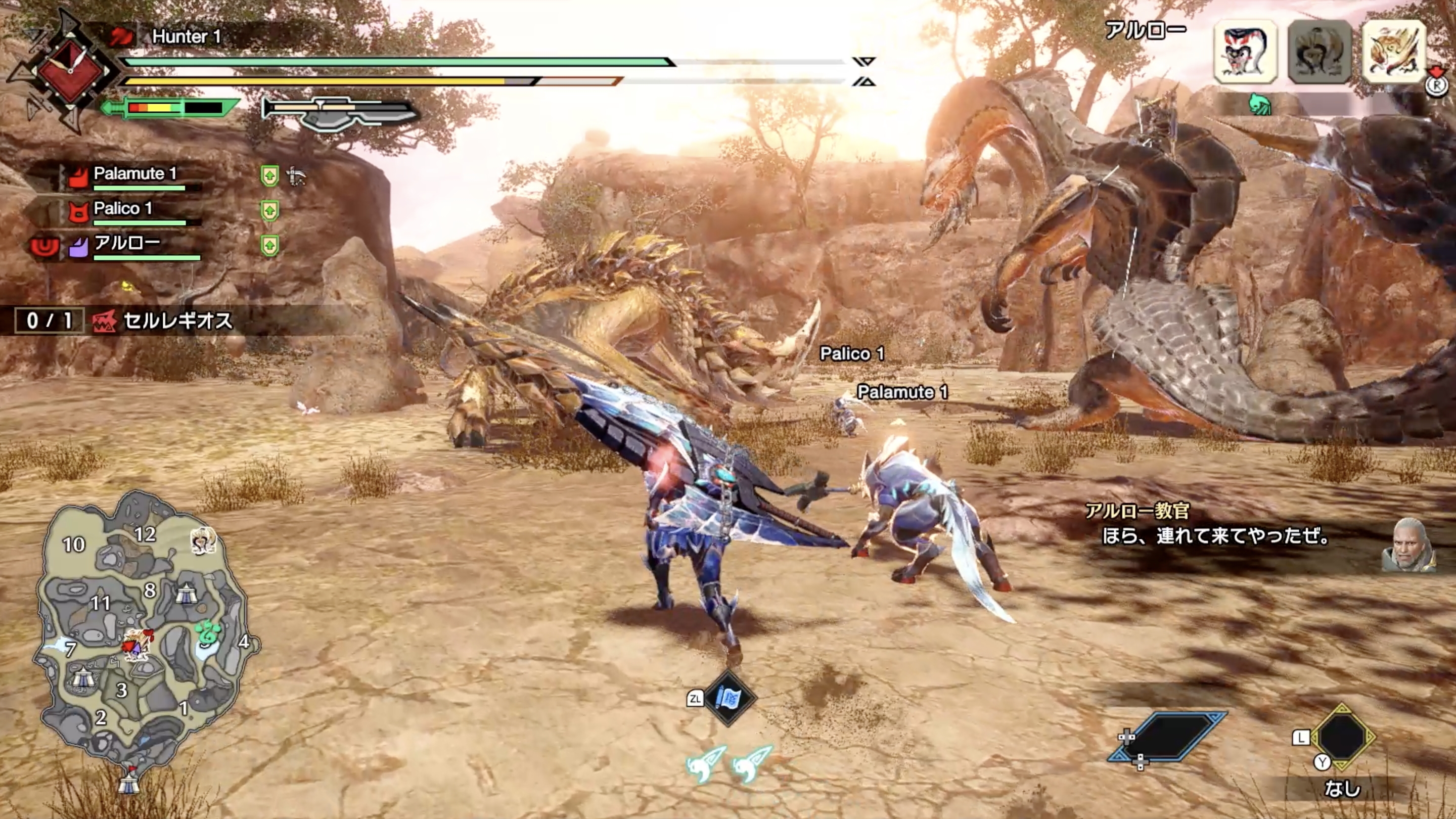1456x819 pixels.
Task: Click the first Wirebug icon
Action: point(704,763)
